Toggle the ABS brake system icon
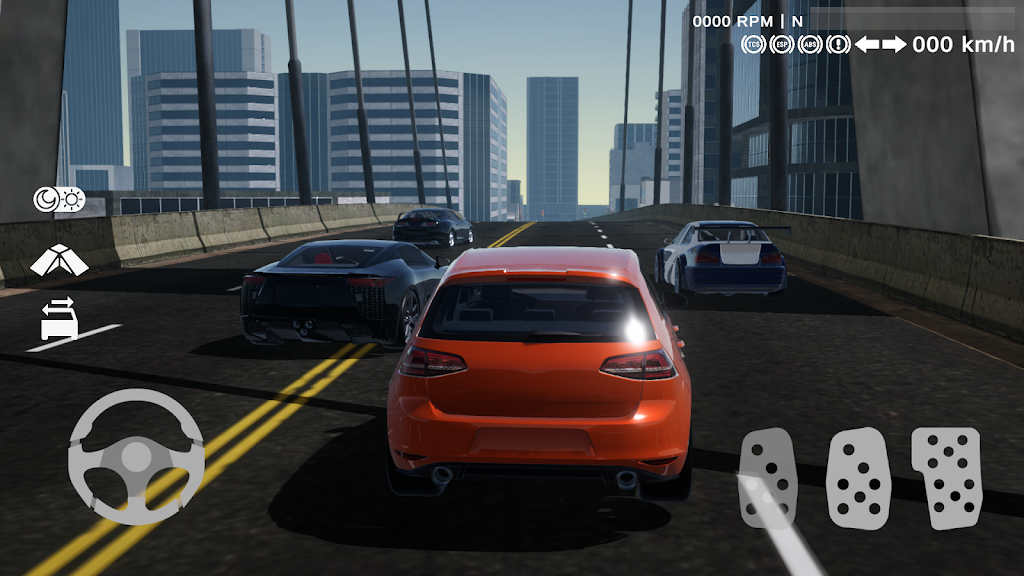The width and height of the screenshot is (1024, 576). (x=809, y=44)
